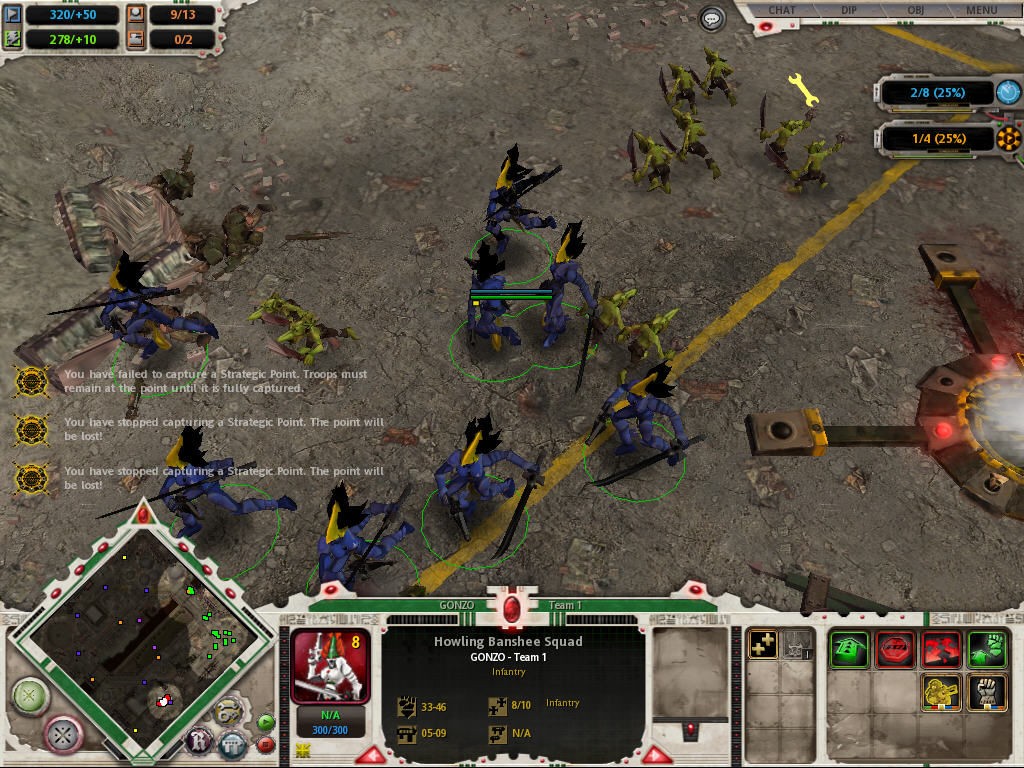Screen dimensions: 1024x768
Task: Choose the green fist melee attack command
Action: pos(987,649)
